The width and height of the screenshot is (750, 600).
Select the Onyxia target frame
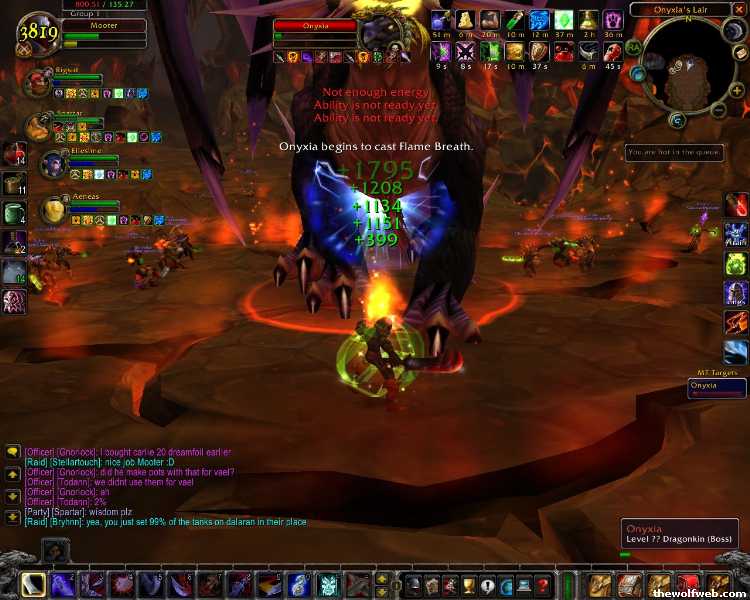315,27
